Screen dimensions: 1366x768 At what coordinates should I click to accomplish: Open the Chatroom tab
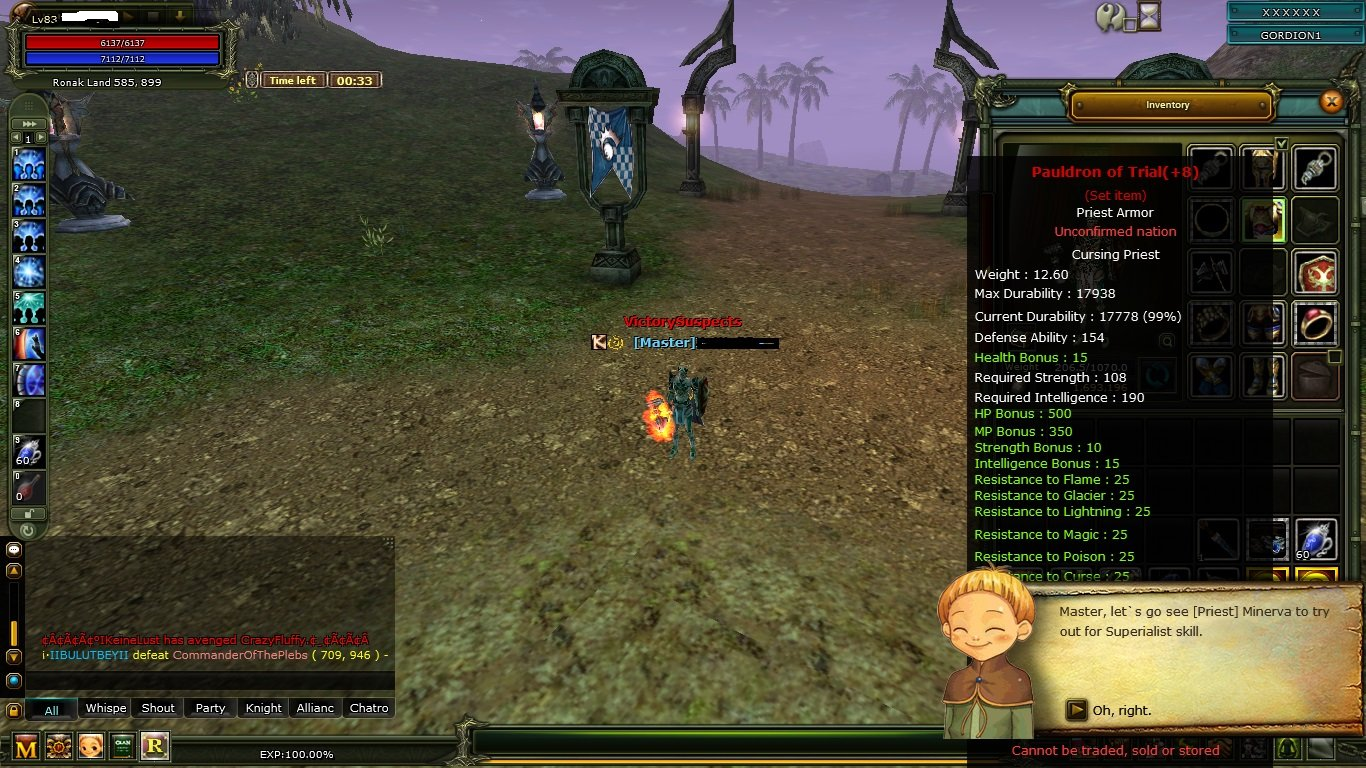[368, 708]
